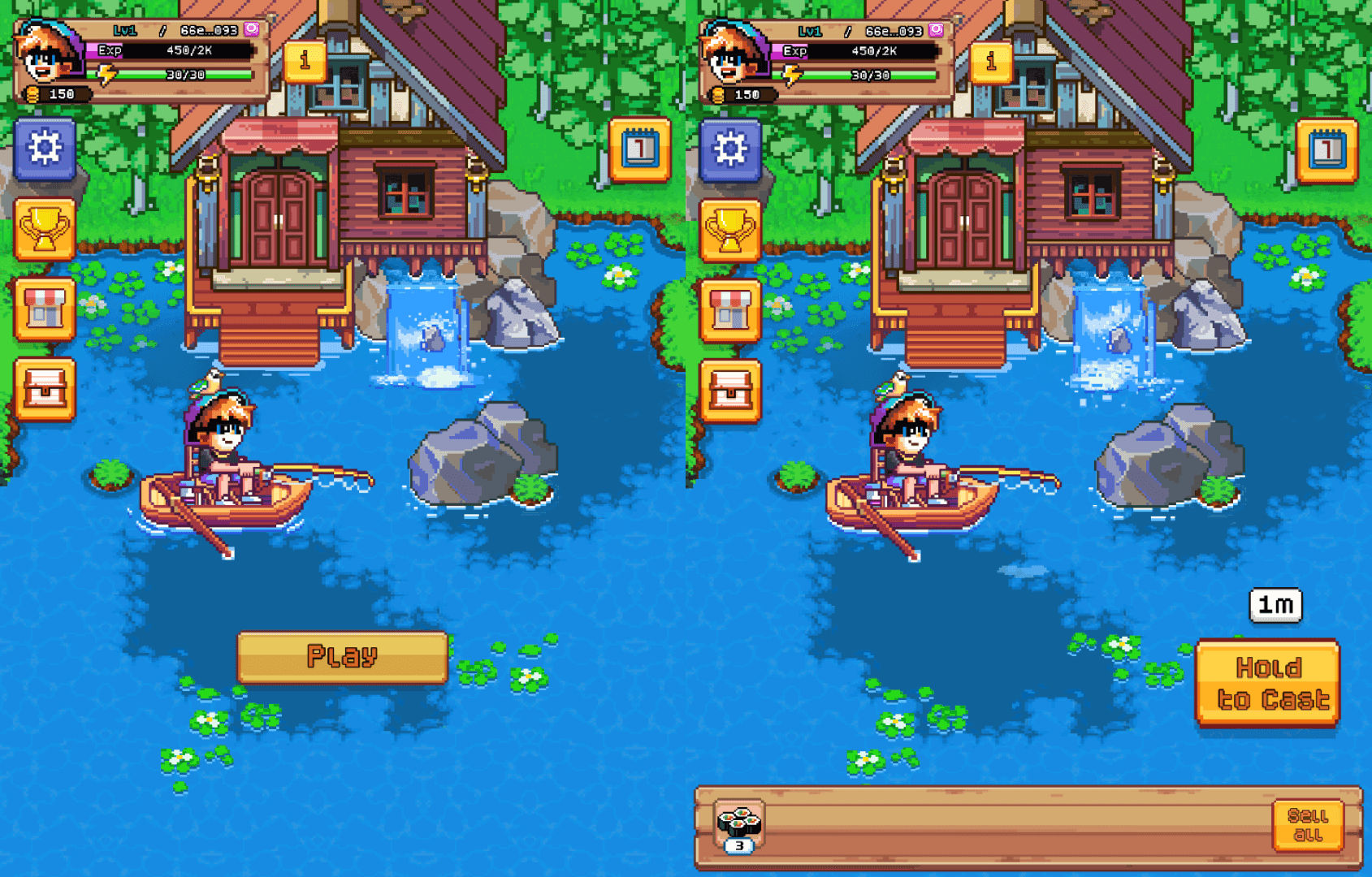Tap the lightning energy icon
The width and height of the screenshot is (1372, 877).
click(108, 76)
